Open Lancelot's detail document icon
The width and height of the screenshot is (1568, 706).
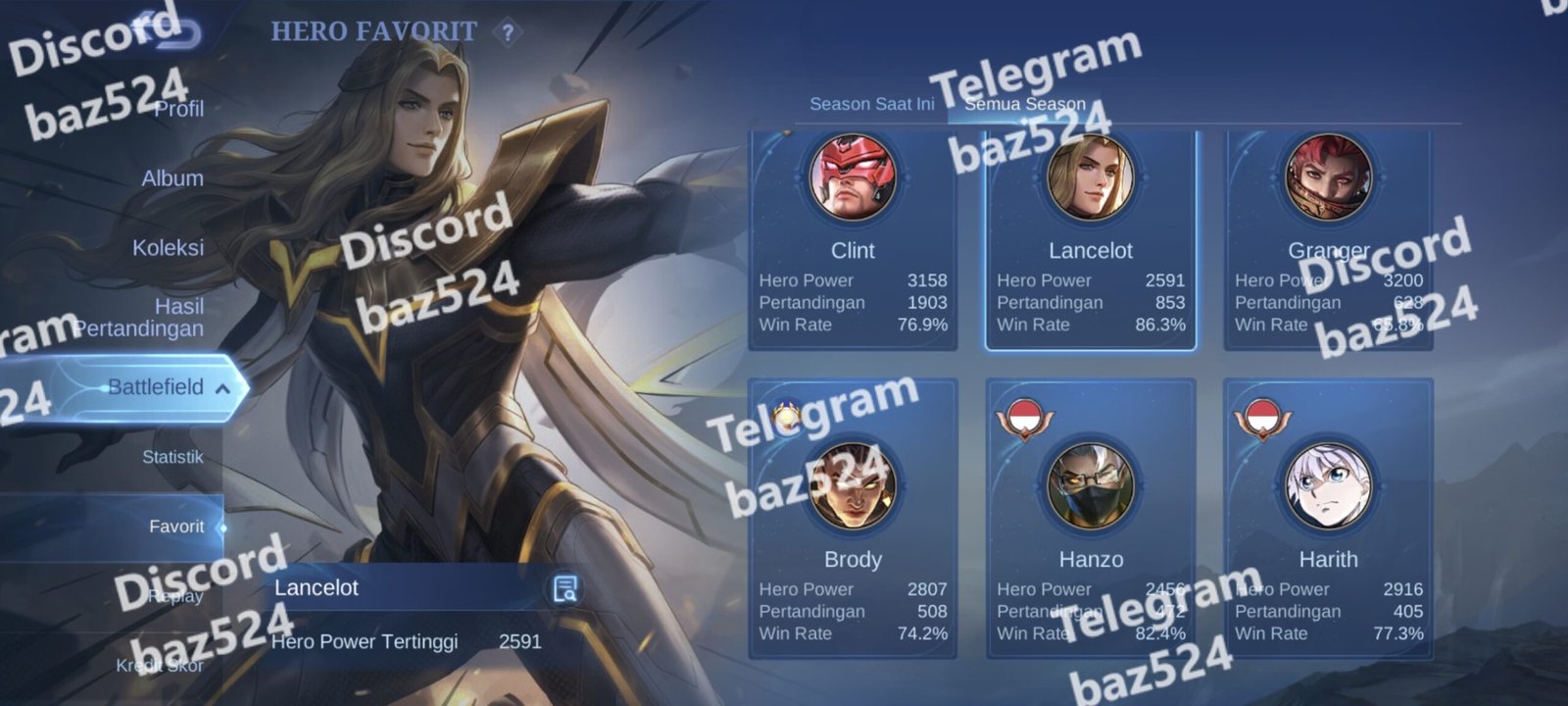tap(565, 588)
